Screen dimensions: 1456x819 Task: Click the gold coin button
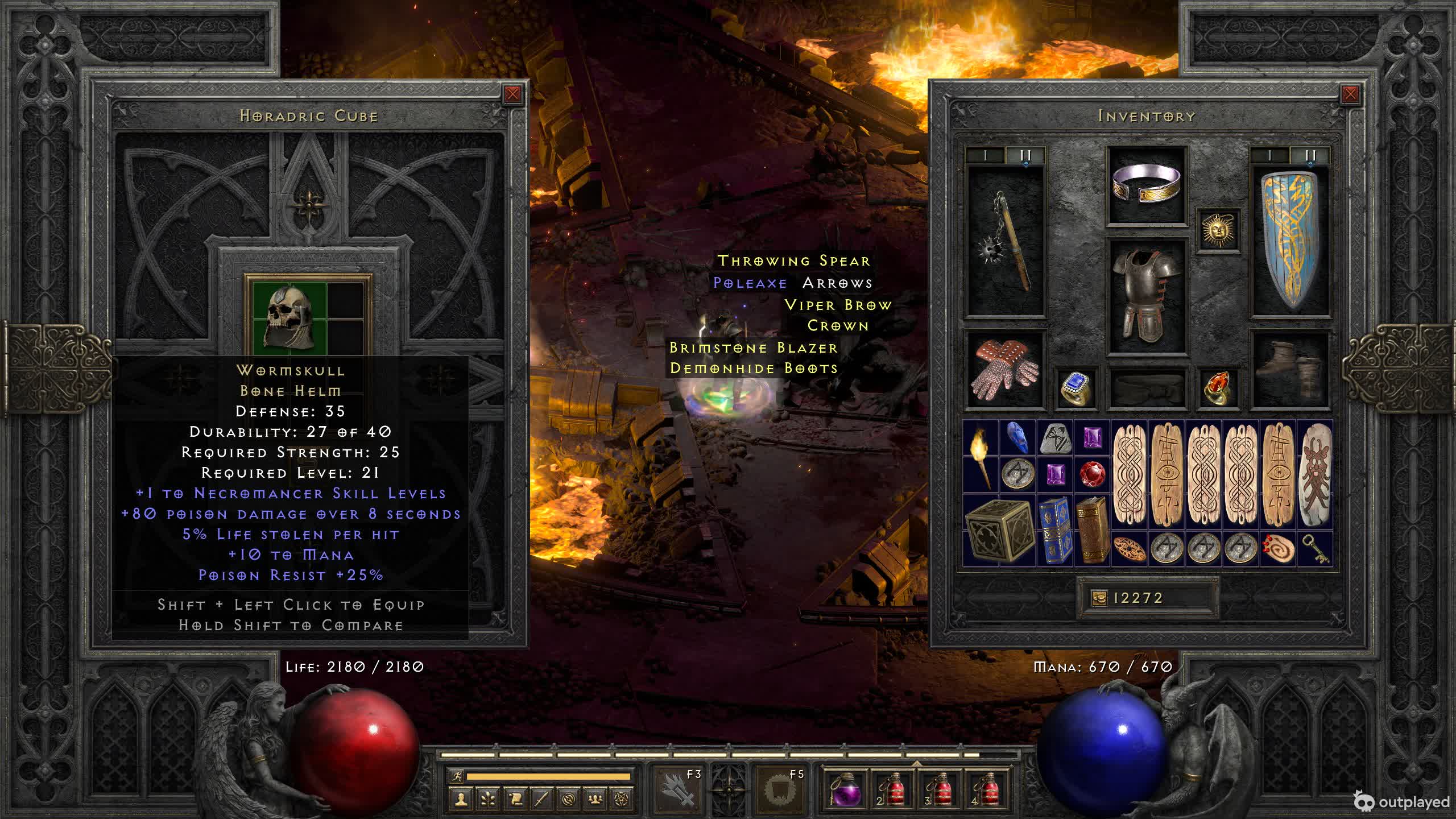[x=1099, y=598]
